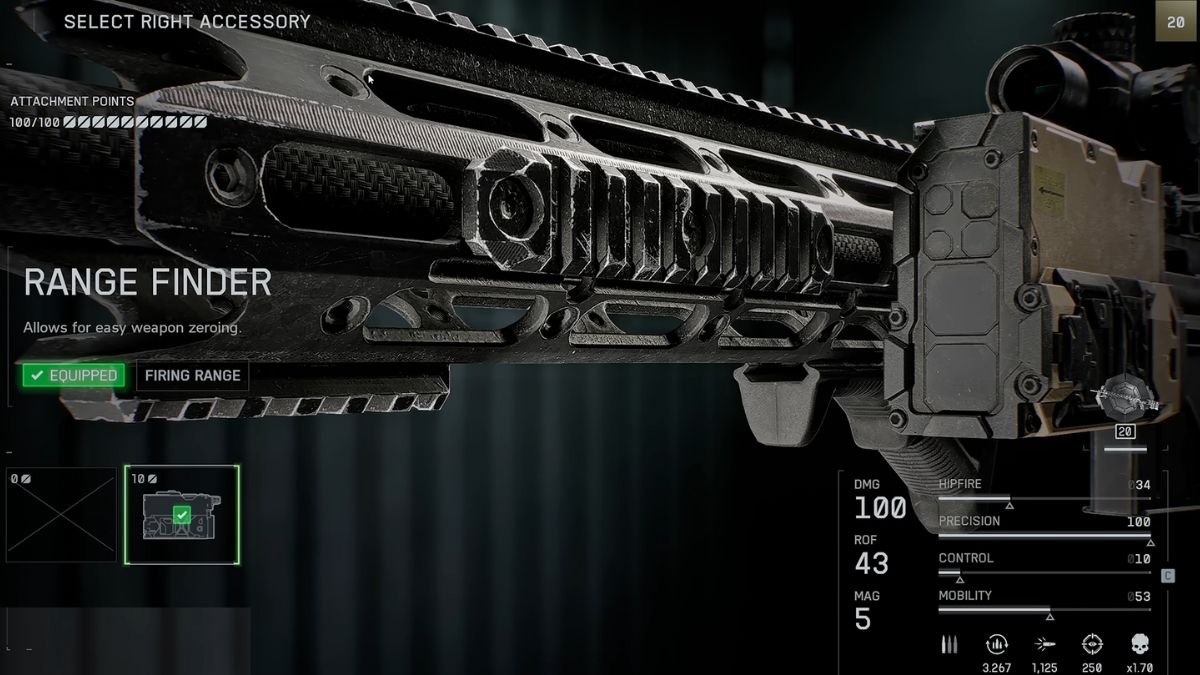The image size is (1200, 675).
Task: Click the green Equipped button
Action: coord(75,376)
